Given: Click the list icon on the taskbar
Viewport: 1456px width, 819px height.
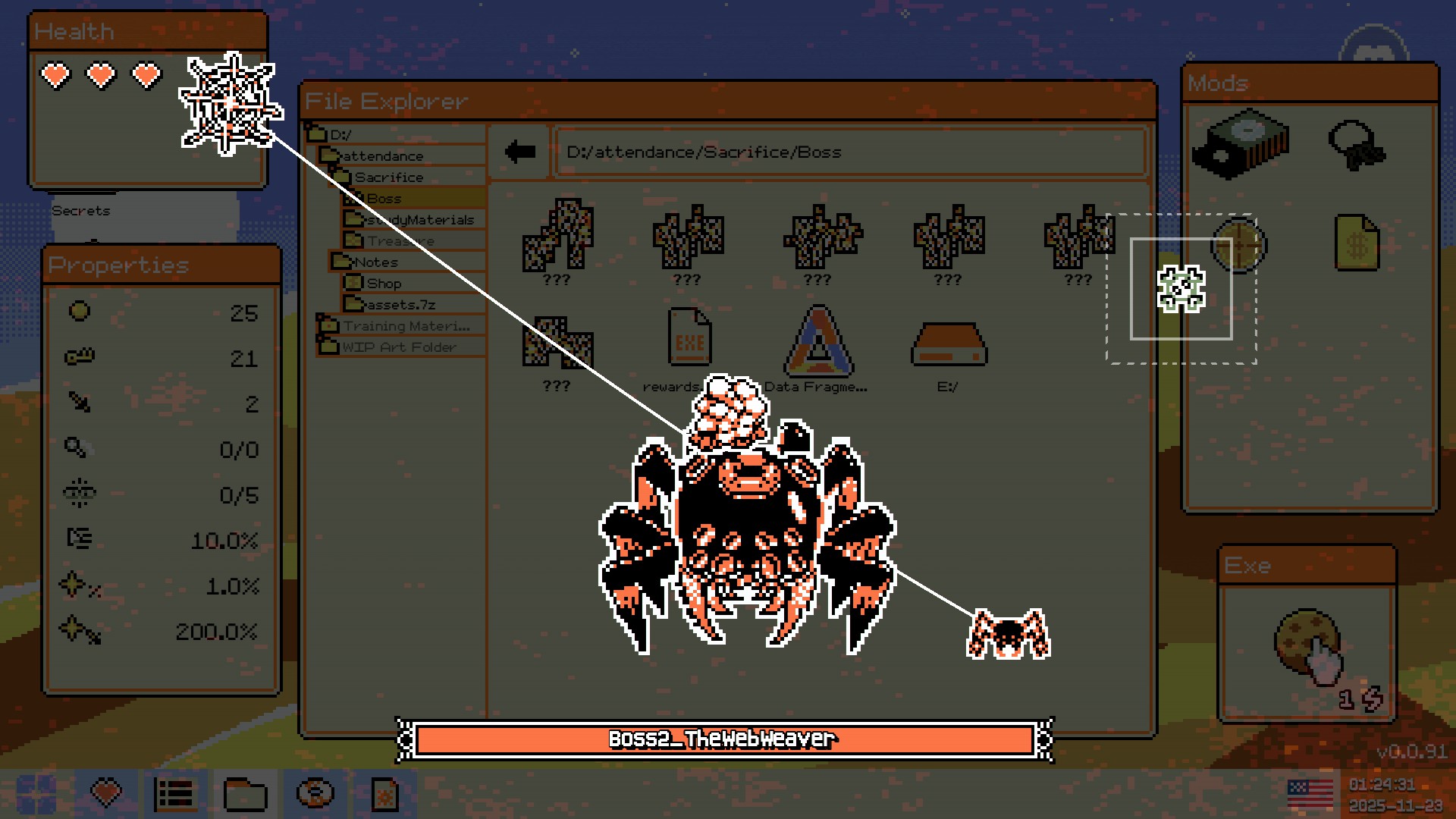Looking at the screenshot, I should 175,794.
